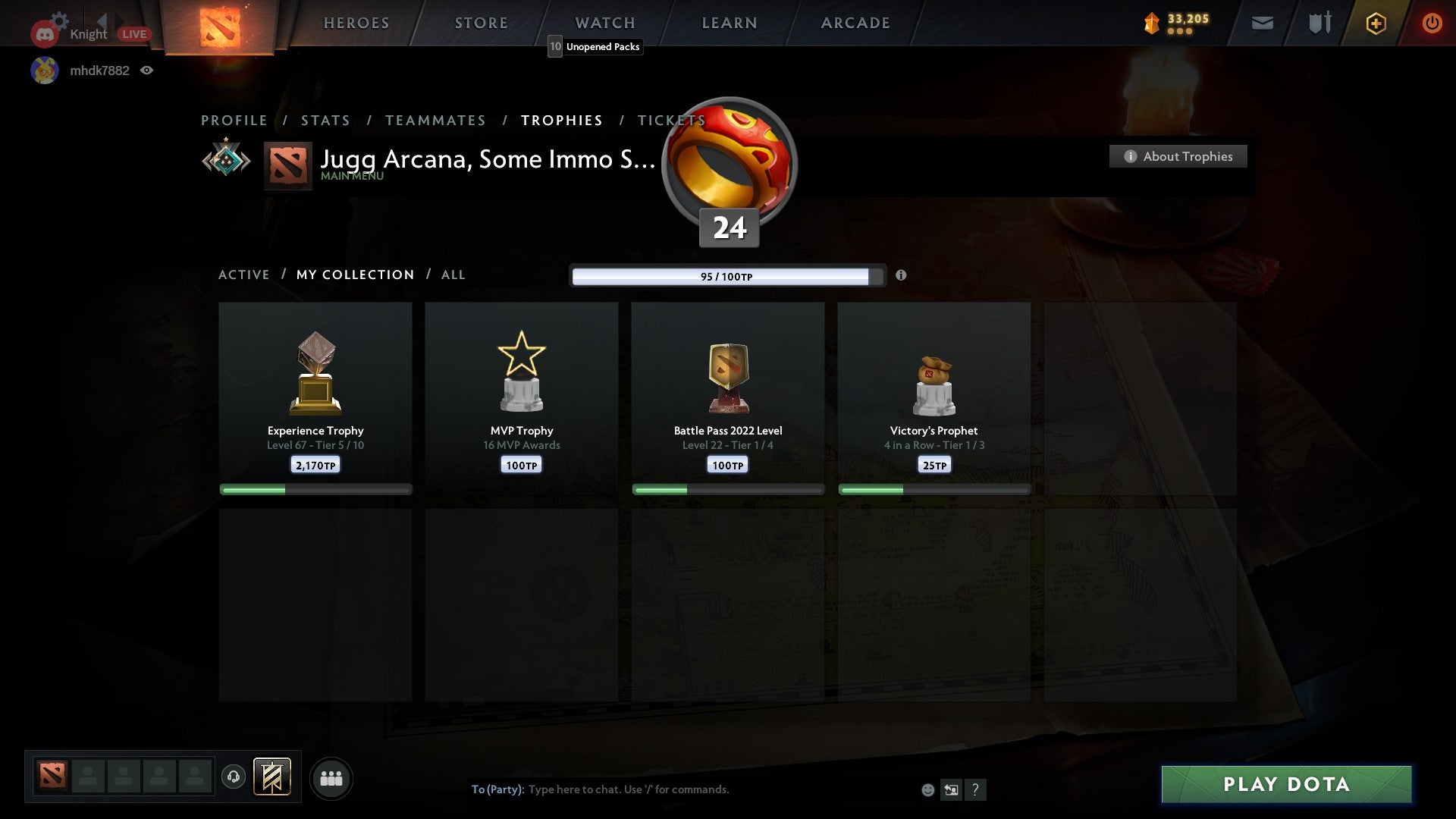Open the friends list icon
The width and height of the screenshot is (1456, 819).
click(x=331, y=778)
